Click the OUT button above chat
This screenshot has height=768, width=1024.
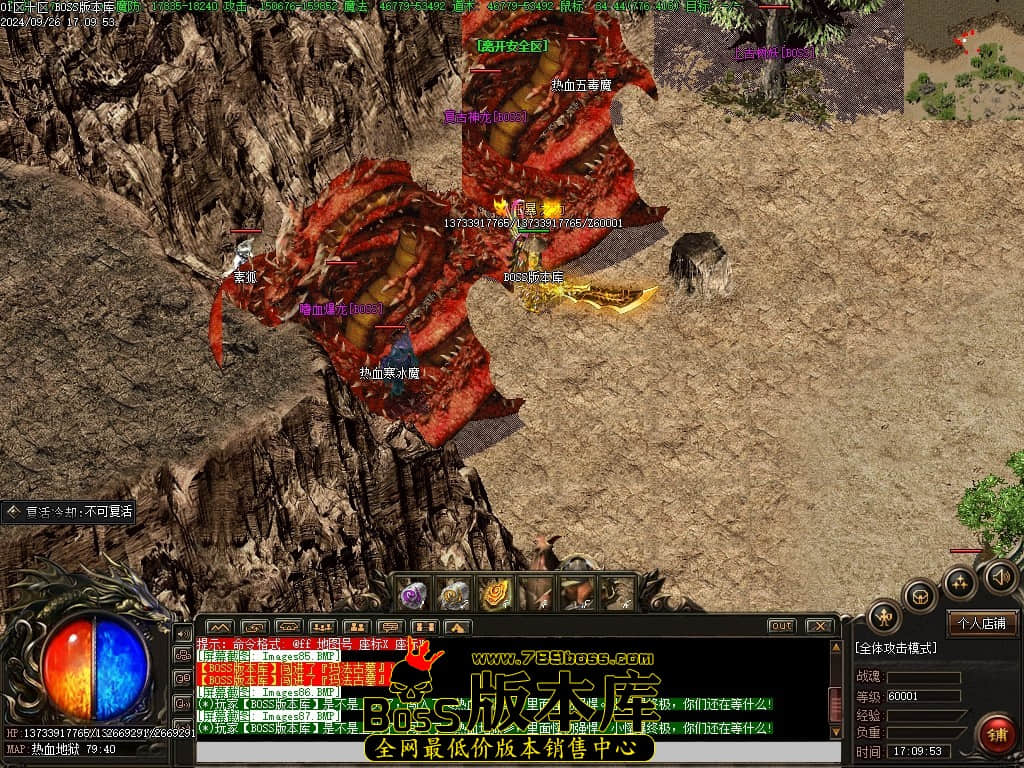[781, 626]
